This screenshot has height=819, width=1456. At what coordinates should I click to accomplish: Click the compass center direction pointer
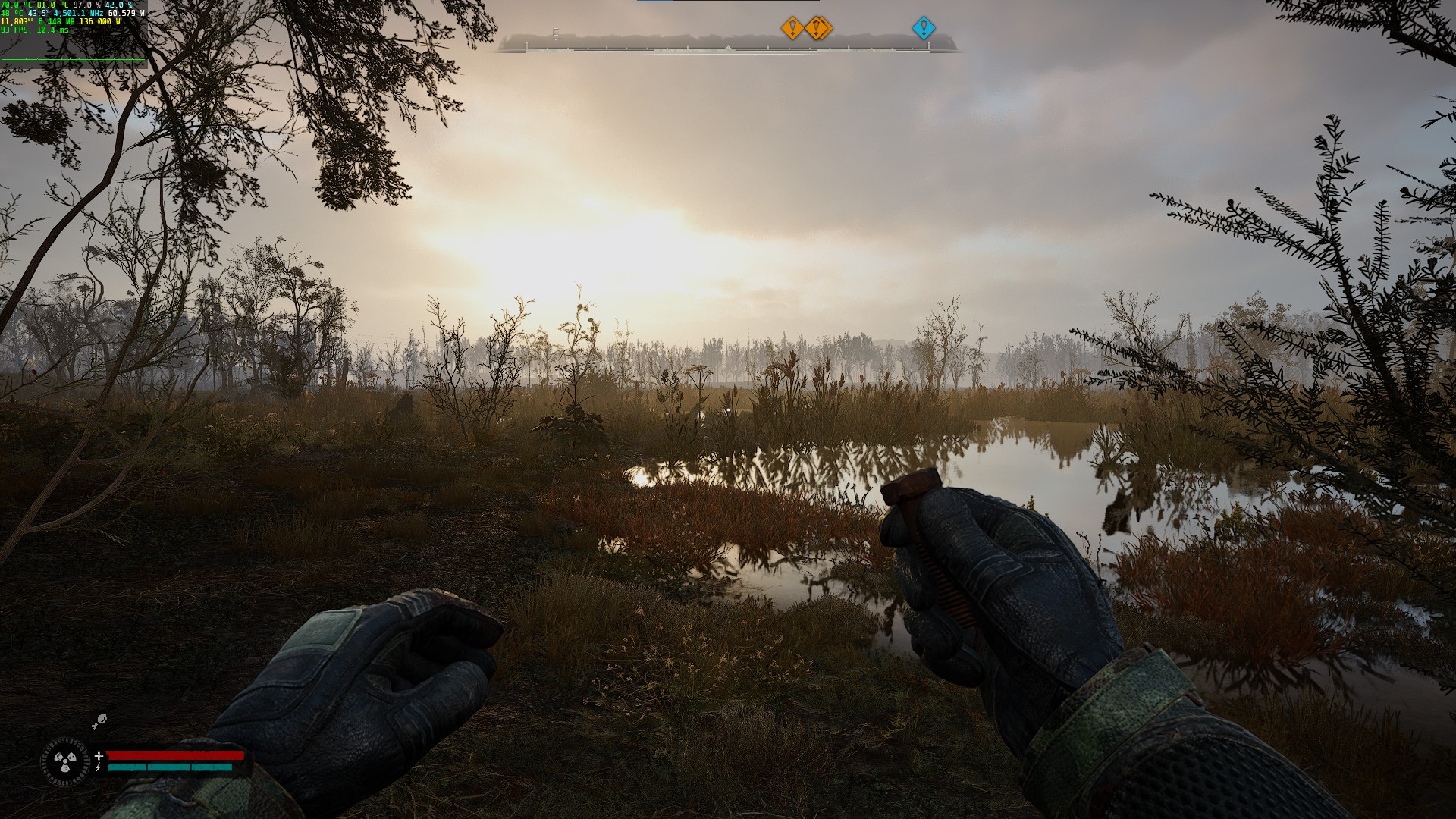pos(728,48)
